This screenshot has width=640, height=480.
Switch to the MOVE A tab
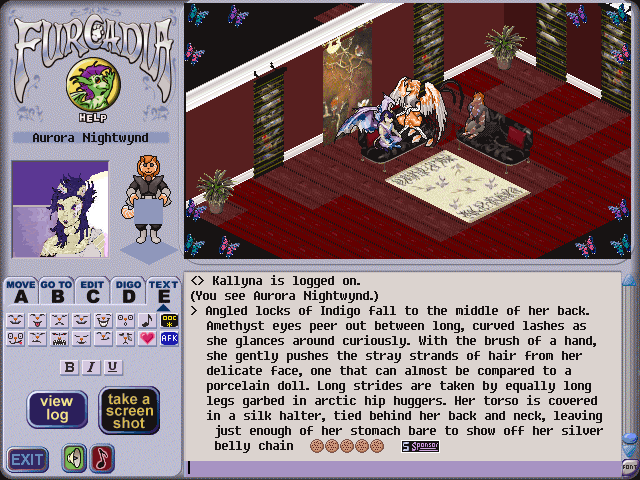(x=20, y=291)
